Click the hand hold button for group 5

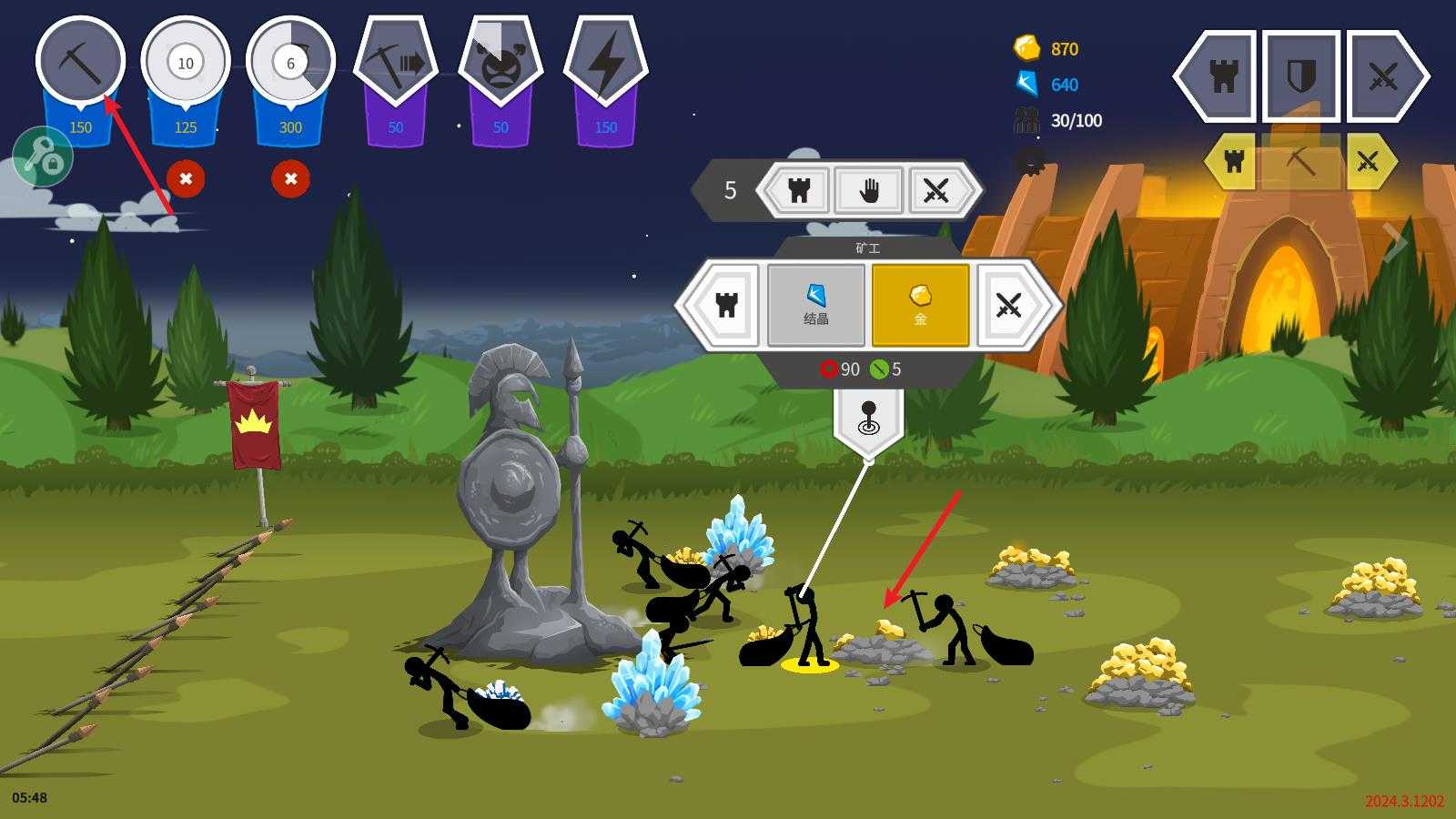click(868, 190)
